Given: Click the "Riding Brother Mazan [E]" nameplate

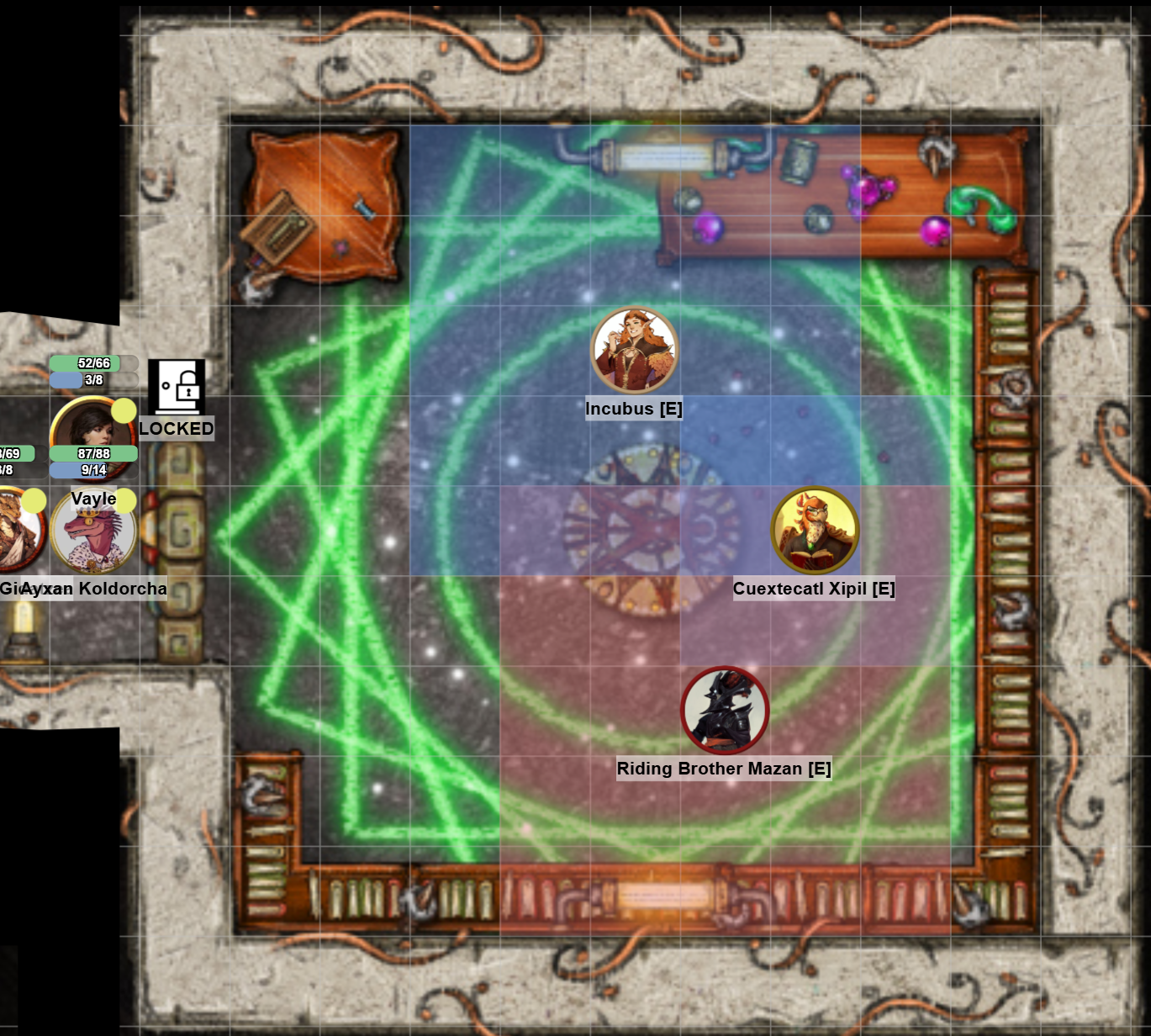Looking at the screenshot, I should pos(725,768).
